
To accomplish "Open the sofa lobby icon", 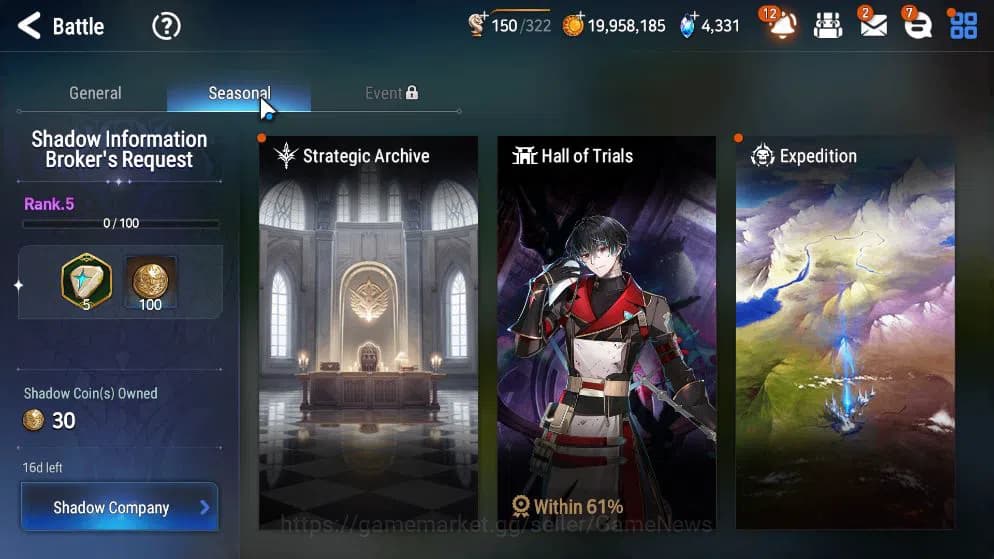I will point(828,26).
